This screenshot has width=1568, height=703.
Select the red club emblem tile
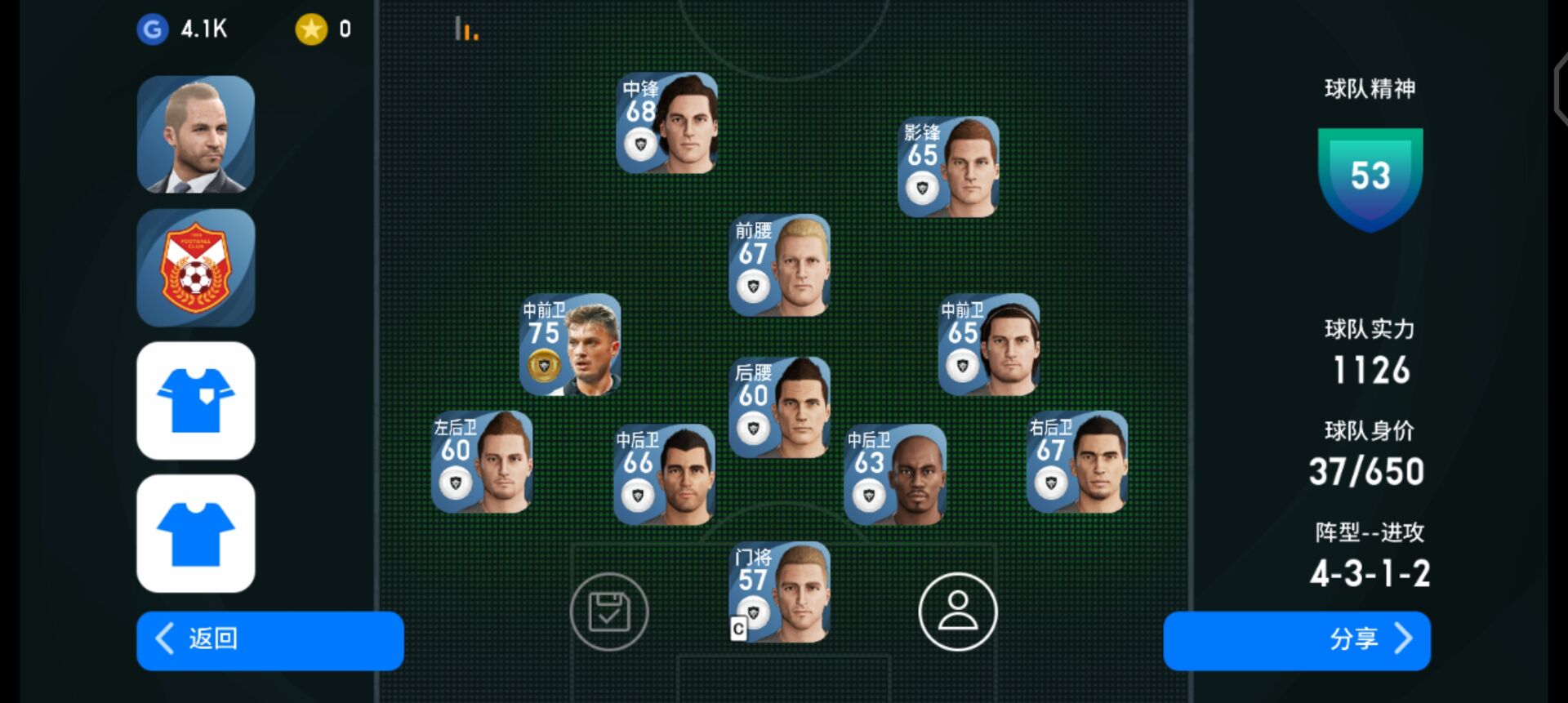pos(196,268)
